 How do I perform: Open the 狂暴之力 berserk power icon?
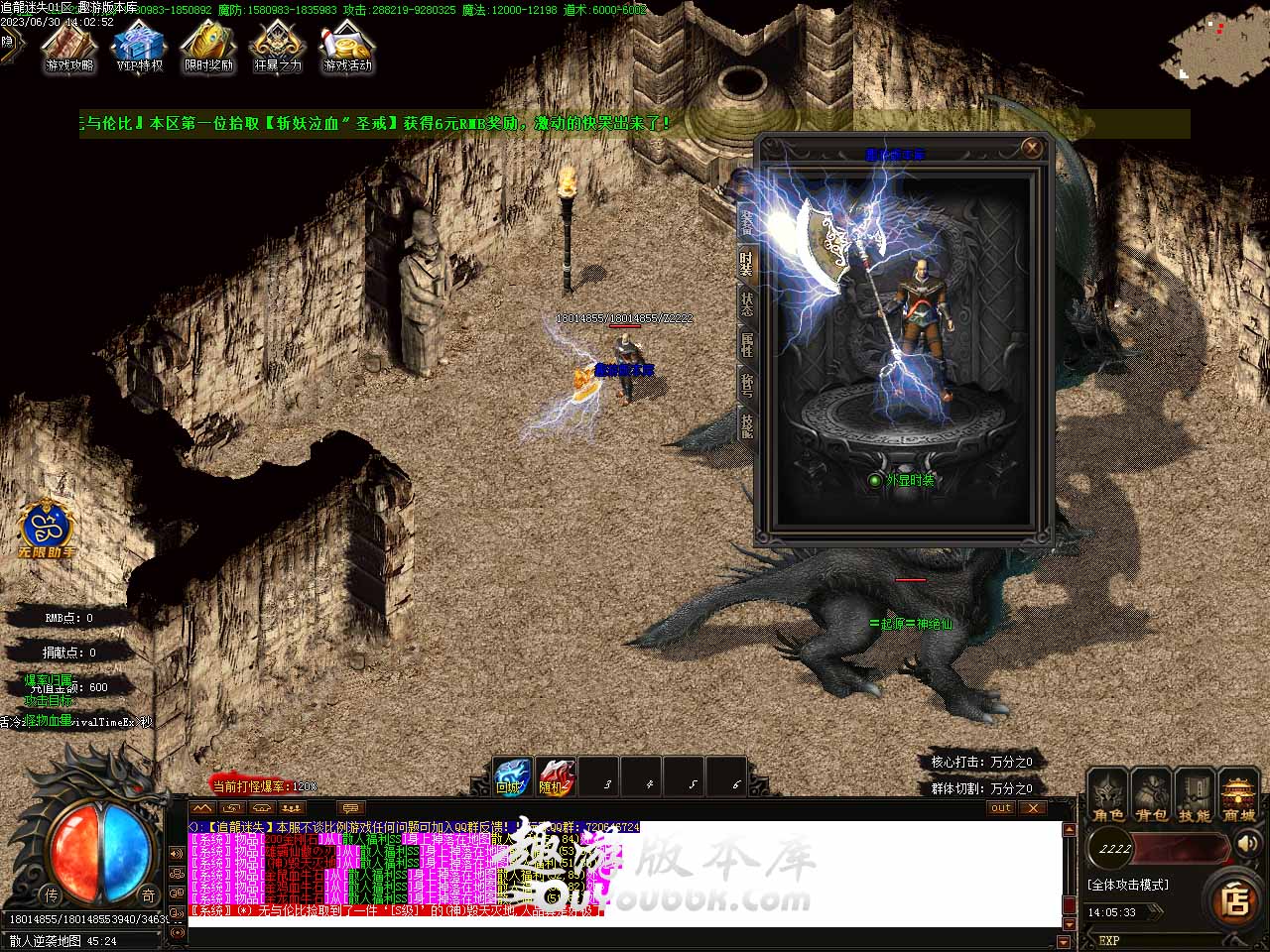tap(277, 48)
